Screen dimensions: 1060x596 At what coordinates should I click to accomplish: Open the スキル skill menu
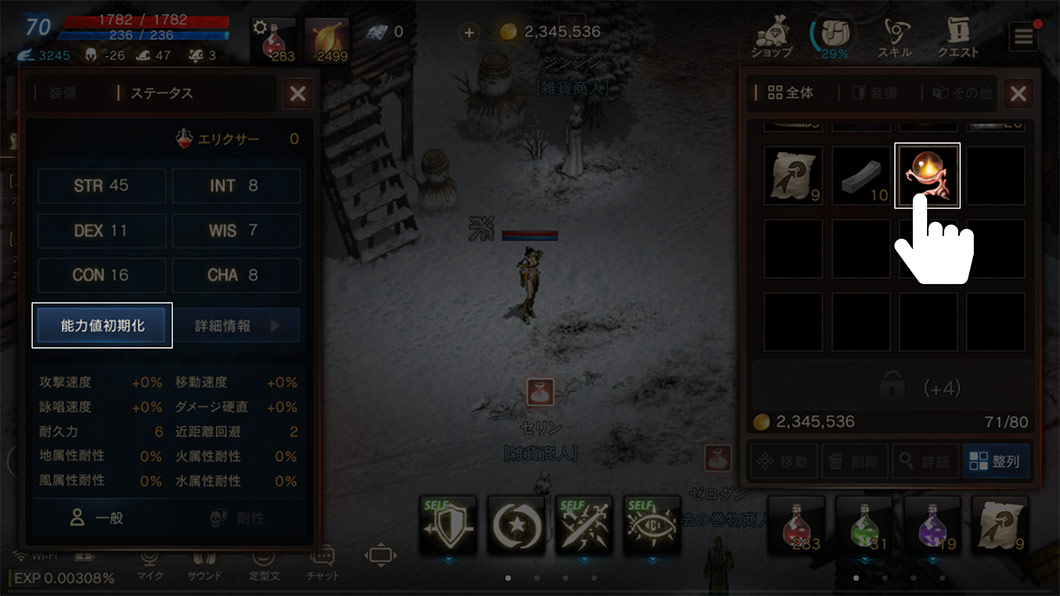pos(894,38)
